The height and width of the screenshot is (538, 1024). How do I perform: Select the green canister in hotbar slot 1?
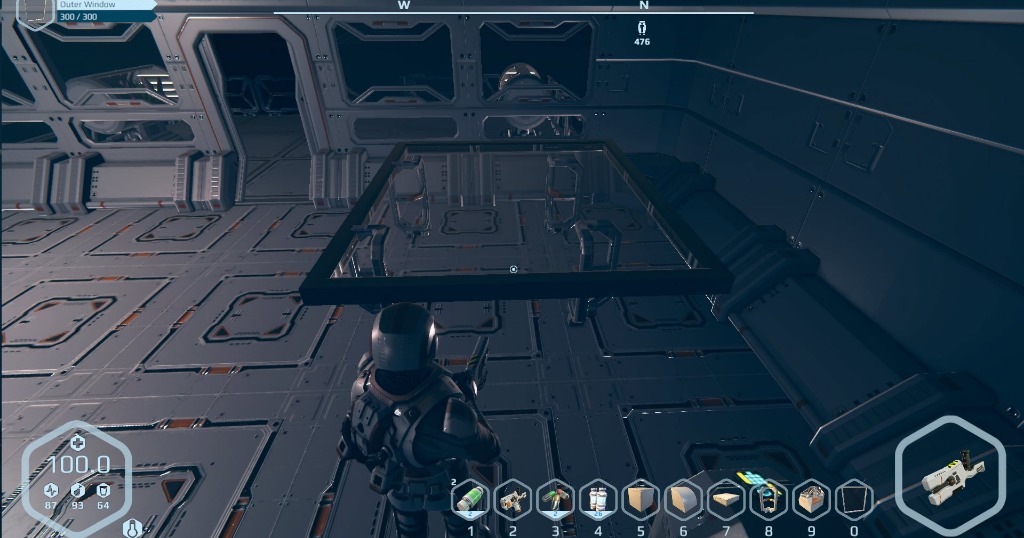(x=471, y=499)
